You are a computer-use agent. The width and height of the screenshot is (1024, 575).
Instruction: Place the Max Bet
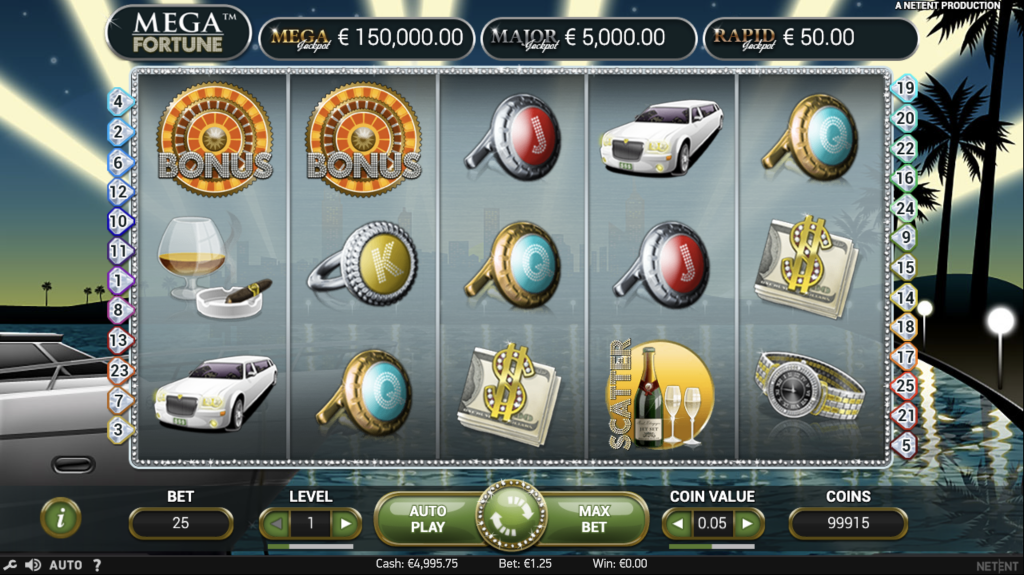coord(594,518)
